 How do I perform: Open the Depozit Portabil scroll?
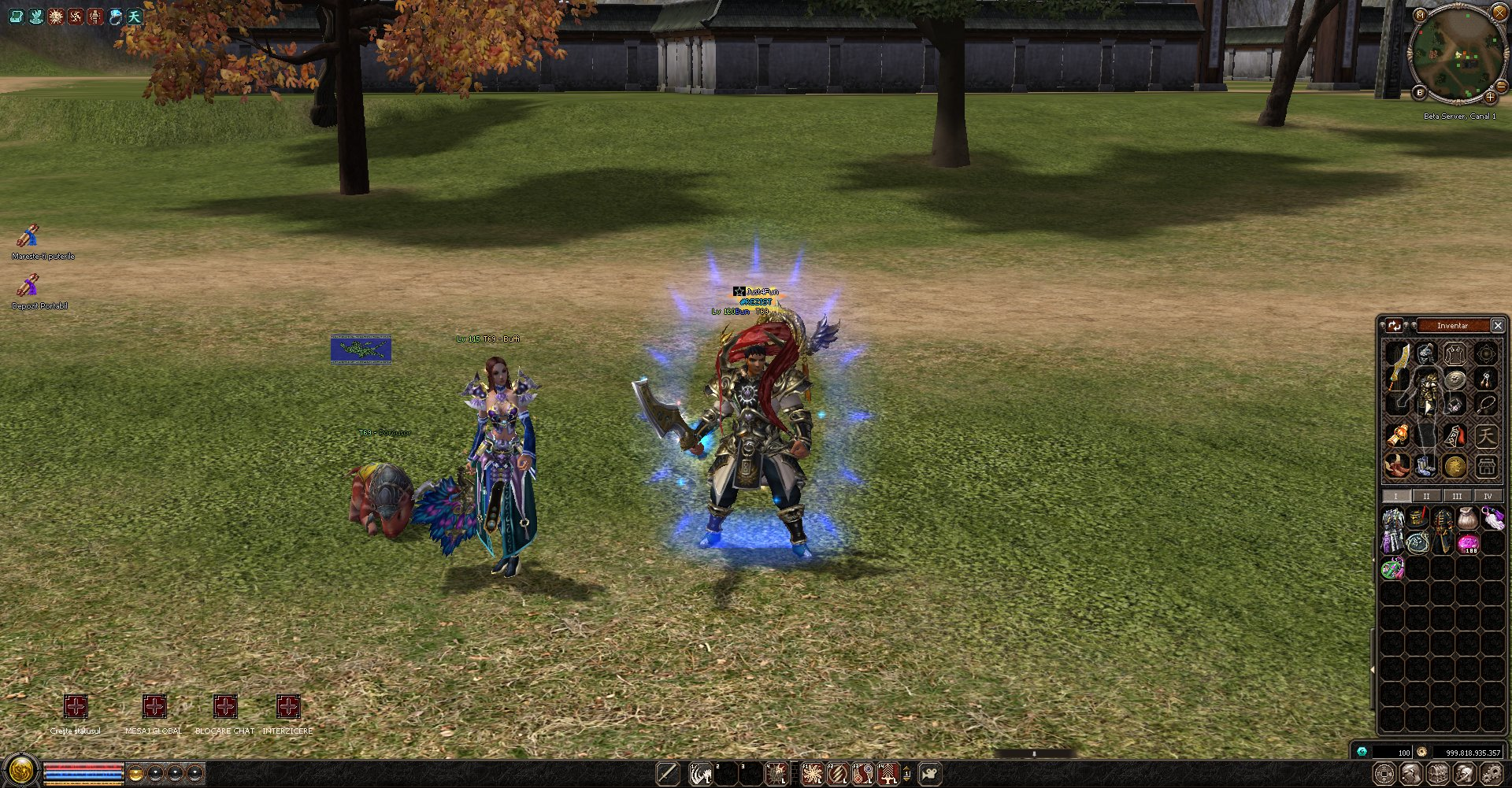(x=28, y=286)
